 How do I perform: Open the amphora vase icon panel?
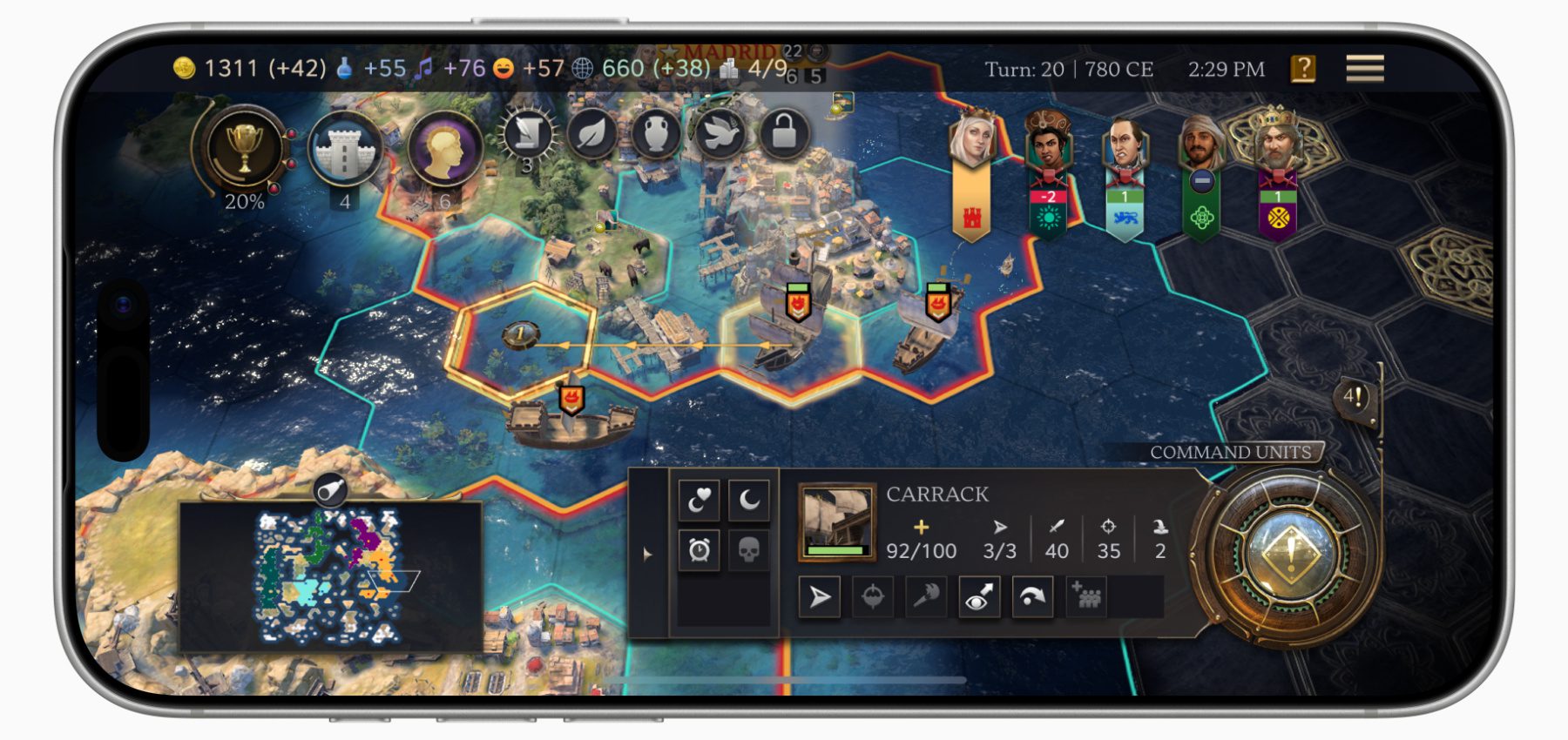(x=656, y=135)
